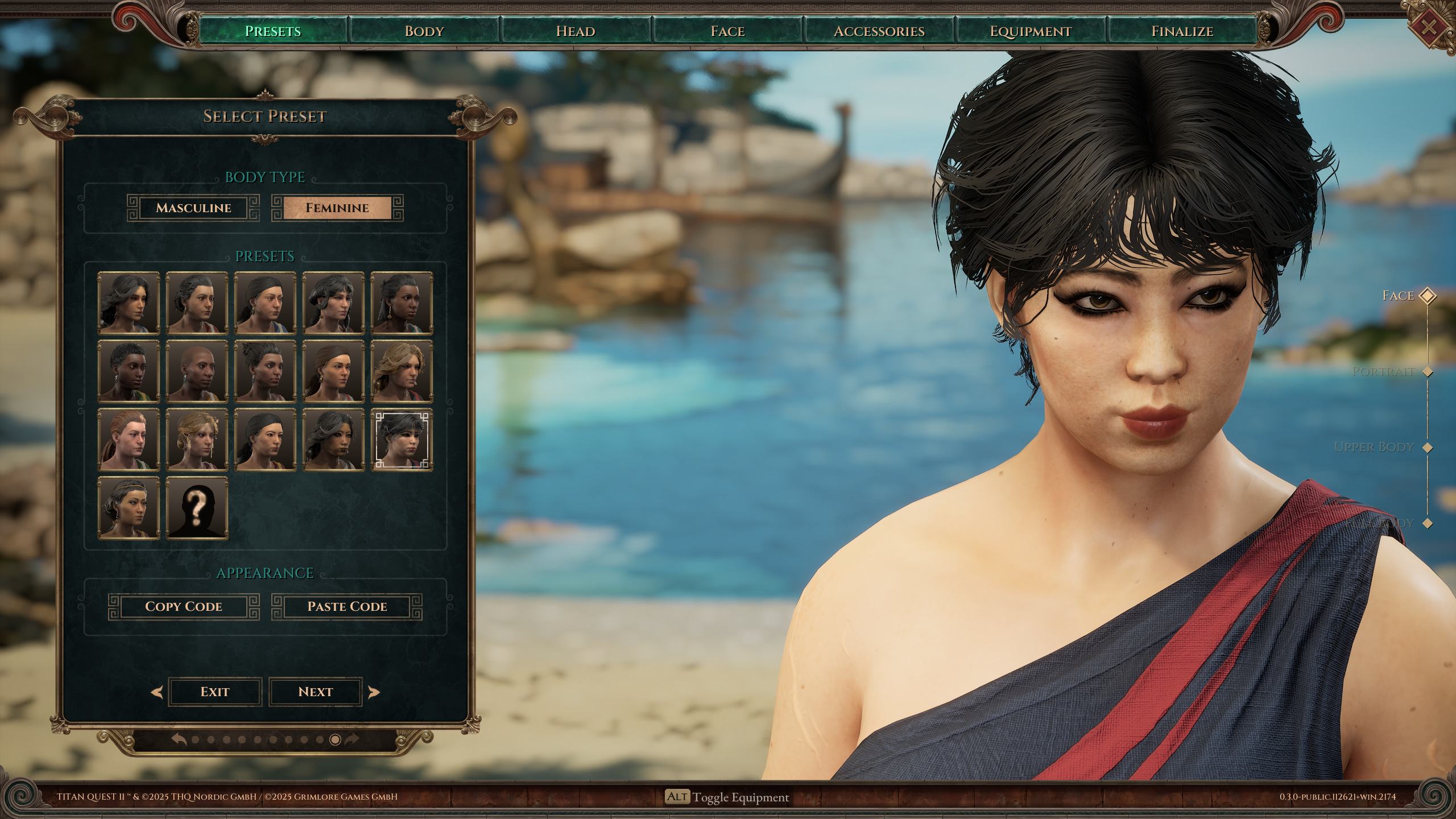Select the curly blonde hair preset
This screenshot has width=1456, height=819.
[402, 371]
